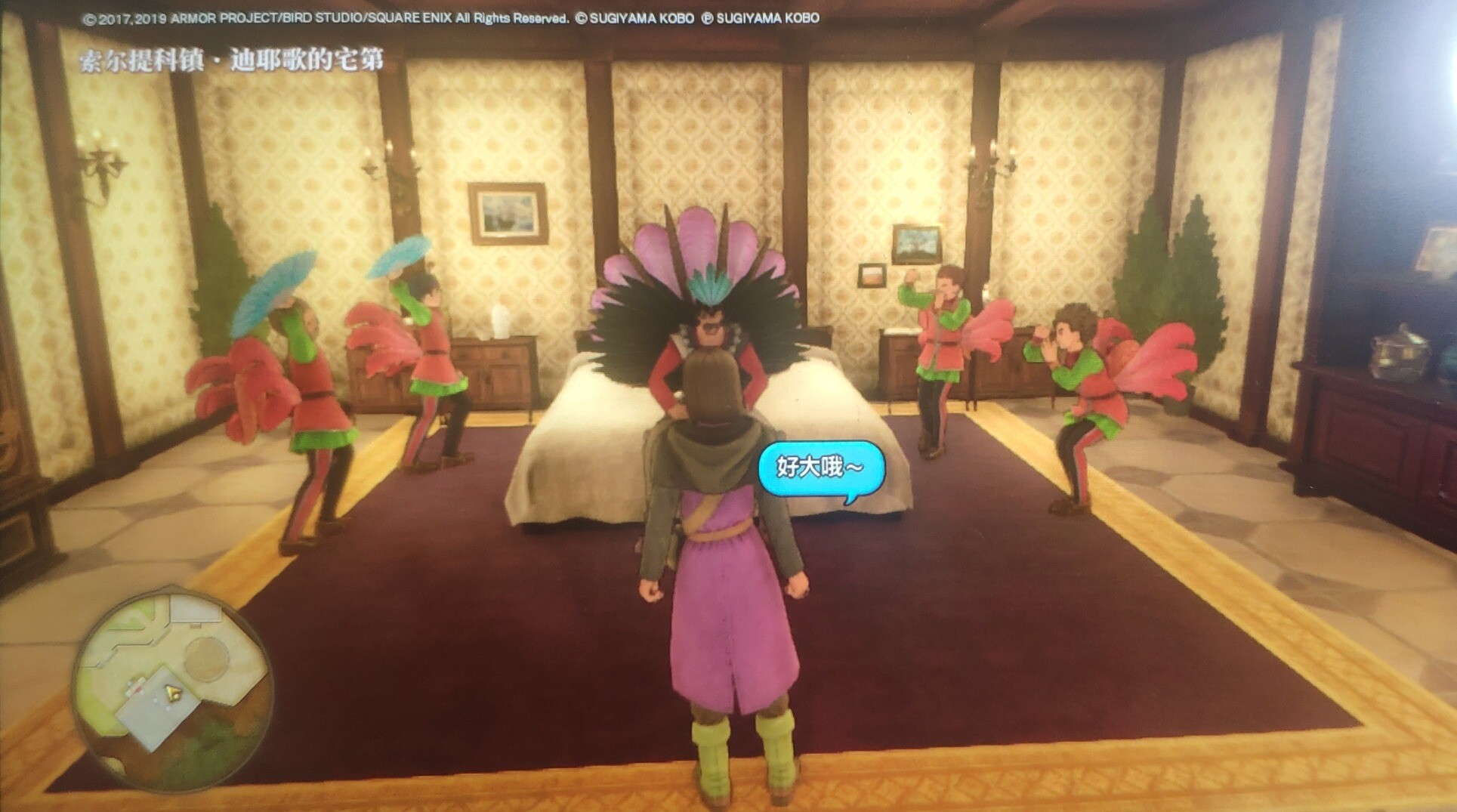Click the 好大哦～ speech bubble
This screenshot has height=812, width=1457.
pos(820,468)
